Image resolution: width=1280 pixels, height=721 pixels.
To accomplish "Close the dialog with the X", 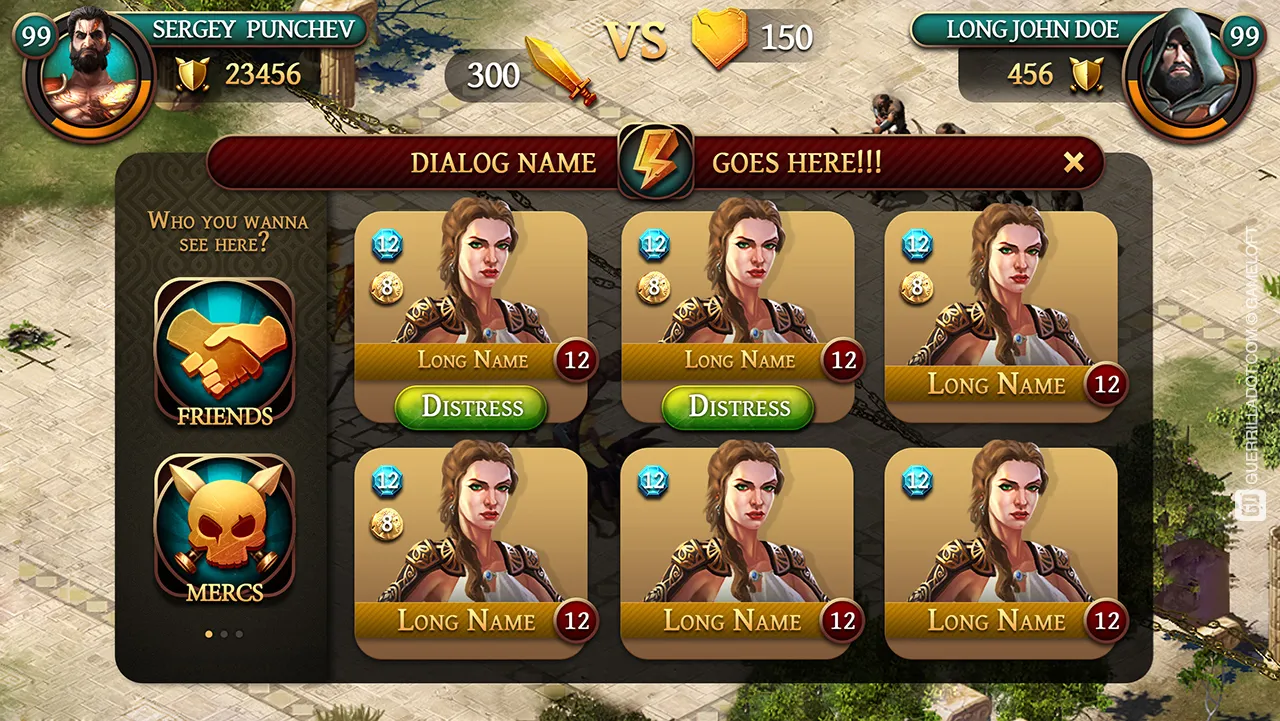I will click(1076, 162).
